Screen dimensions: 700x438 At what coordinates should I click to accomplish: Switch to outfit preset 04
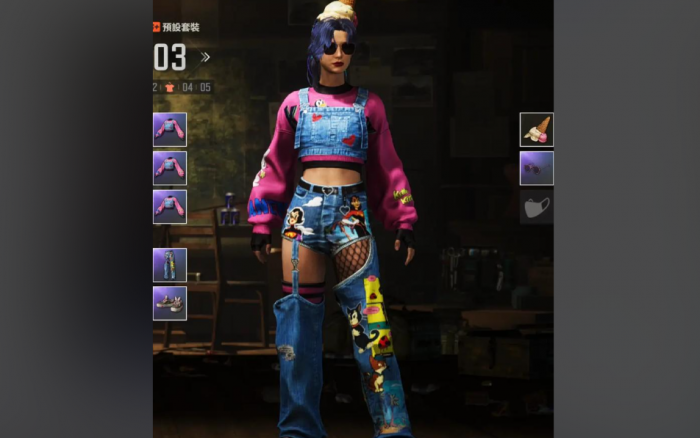tap(187, 87)
